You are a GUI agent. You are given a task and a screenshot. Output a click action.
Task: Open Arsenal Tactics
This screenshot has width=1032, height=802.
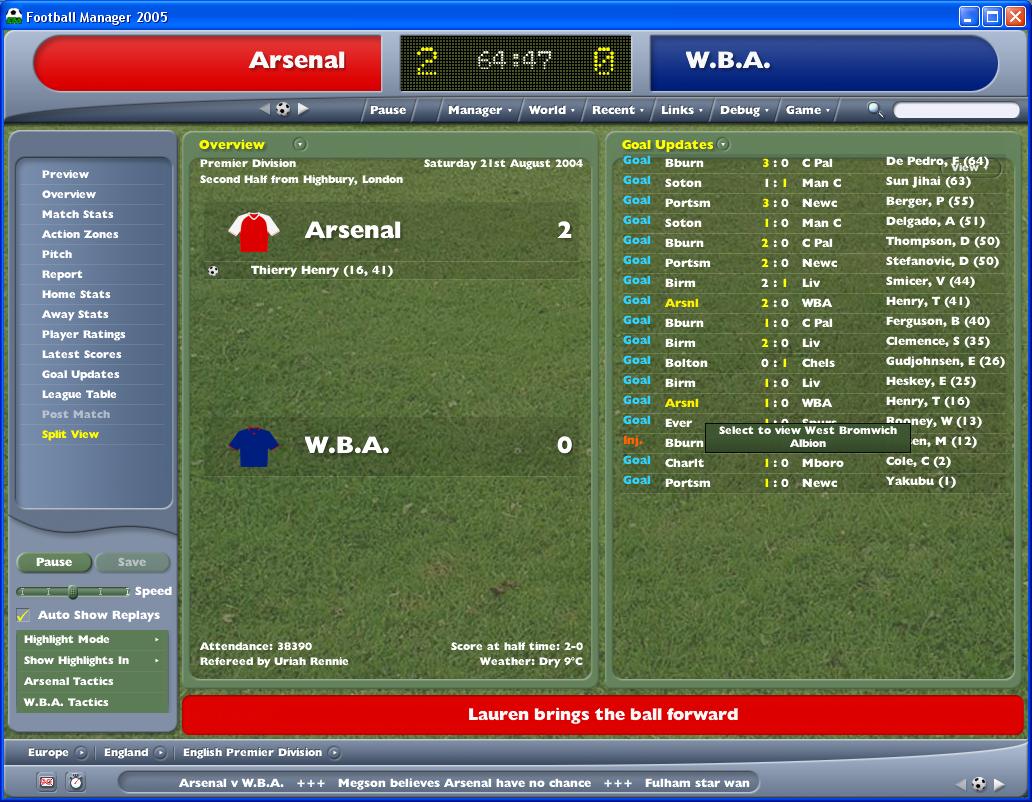(69, 681)
